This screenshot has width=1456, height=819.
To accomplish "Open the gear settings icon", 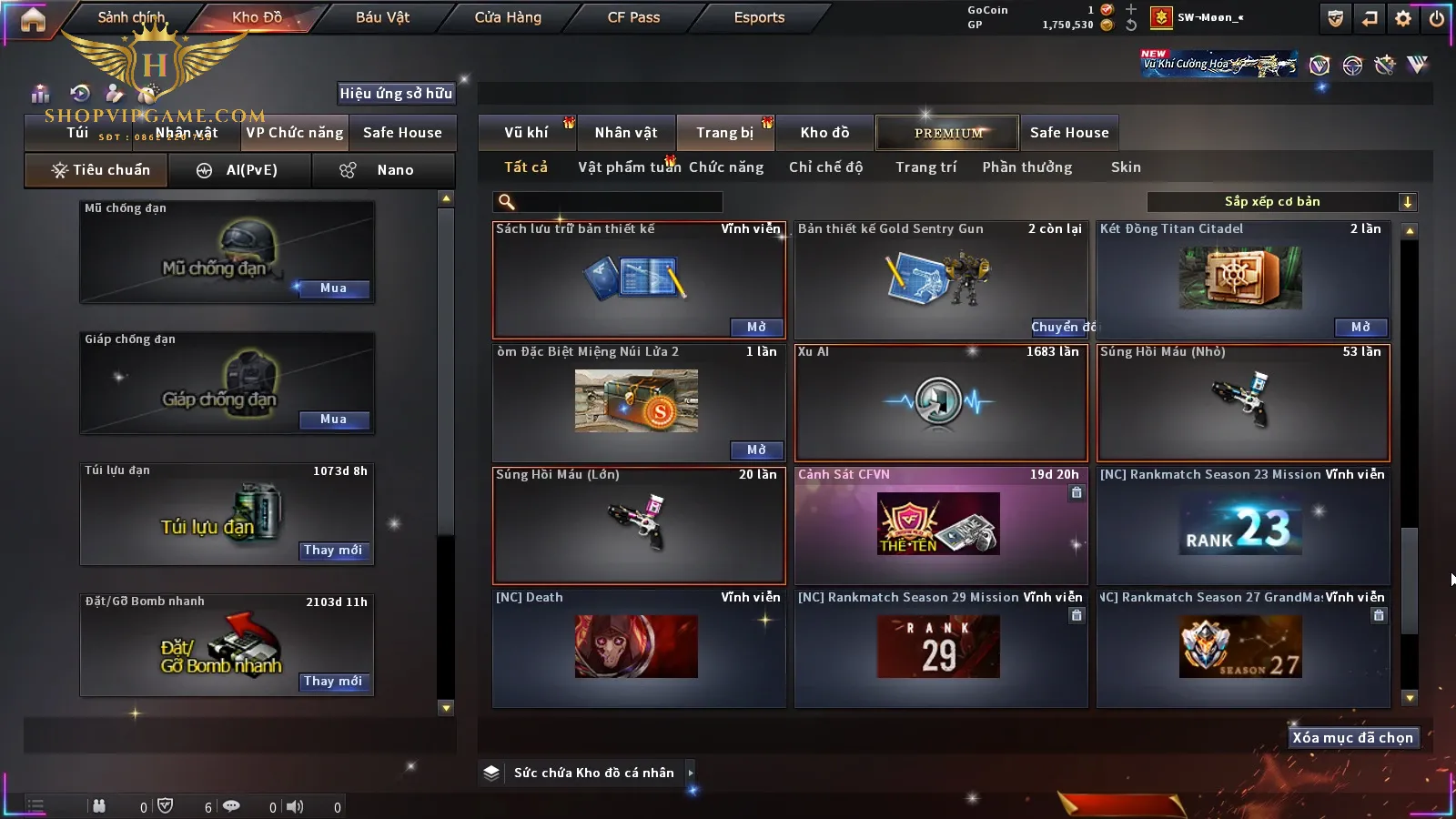I will pos(1403,18).
